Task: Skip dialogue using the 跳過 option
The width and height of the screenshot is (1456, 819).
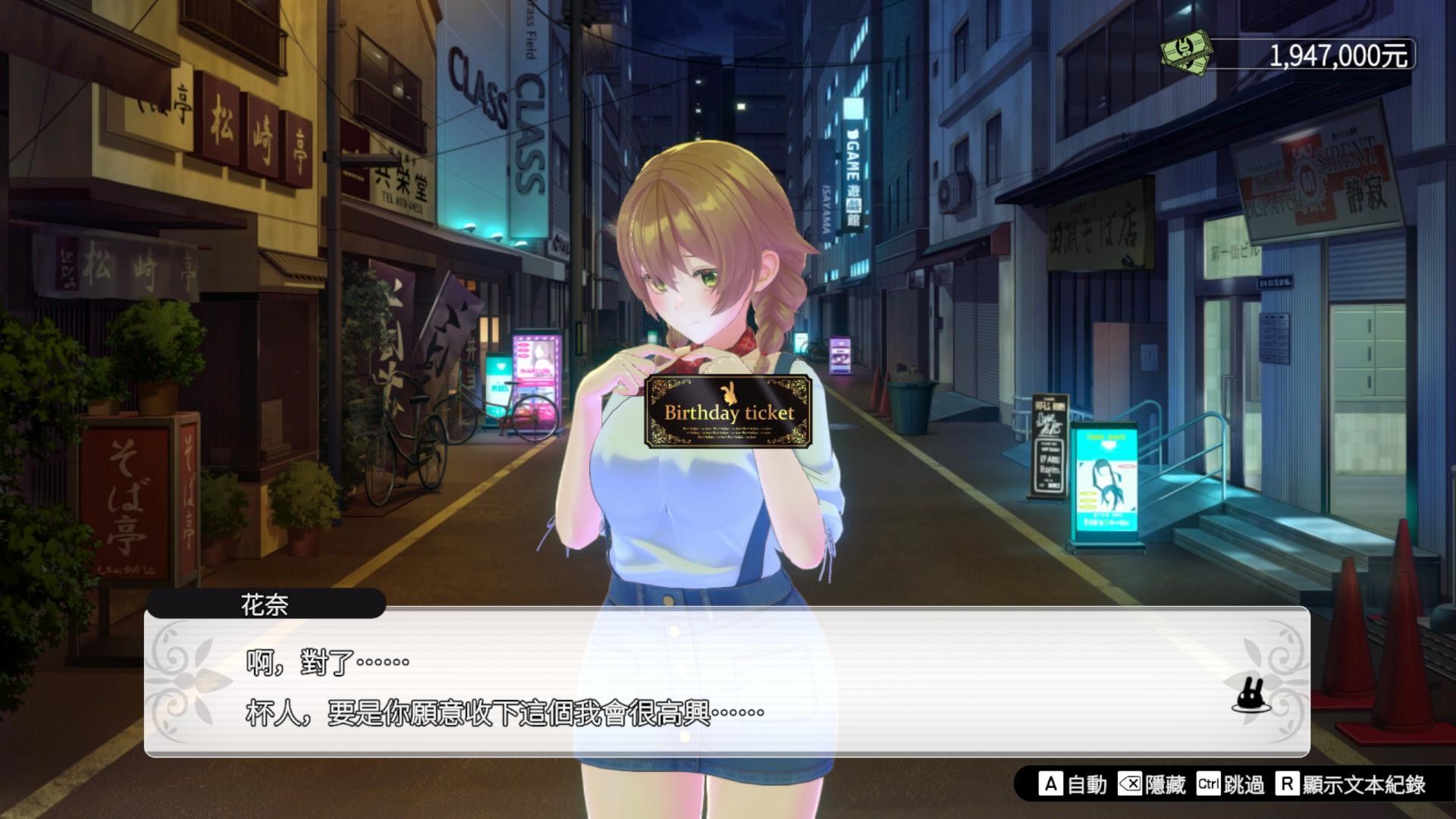Action: [1230, 784]
